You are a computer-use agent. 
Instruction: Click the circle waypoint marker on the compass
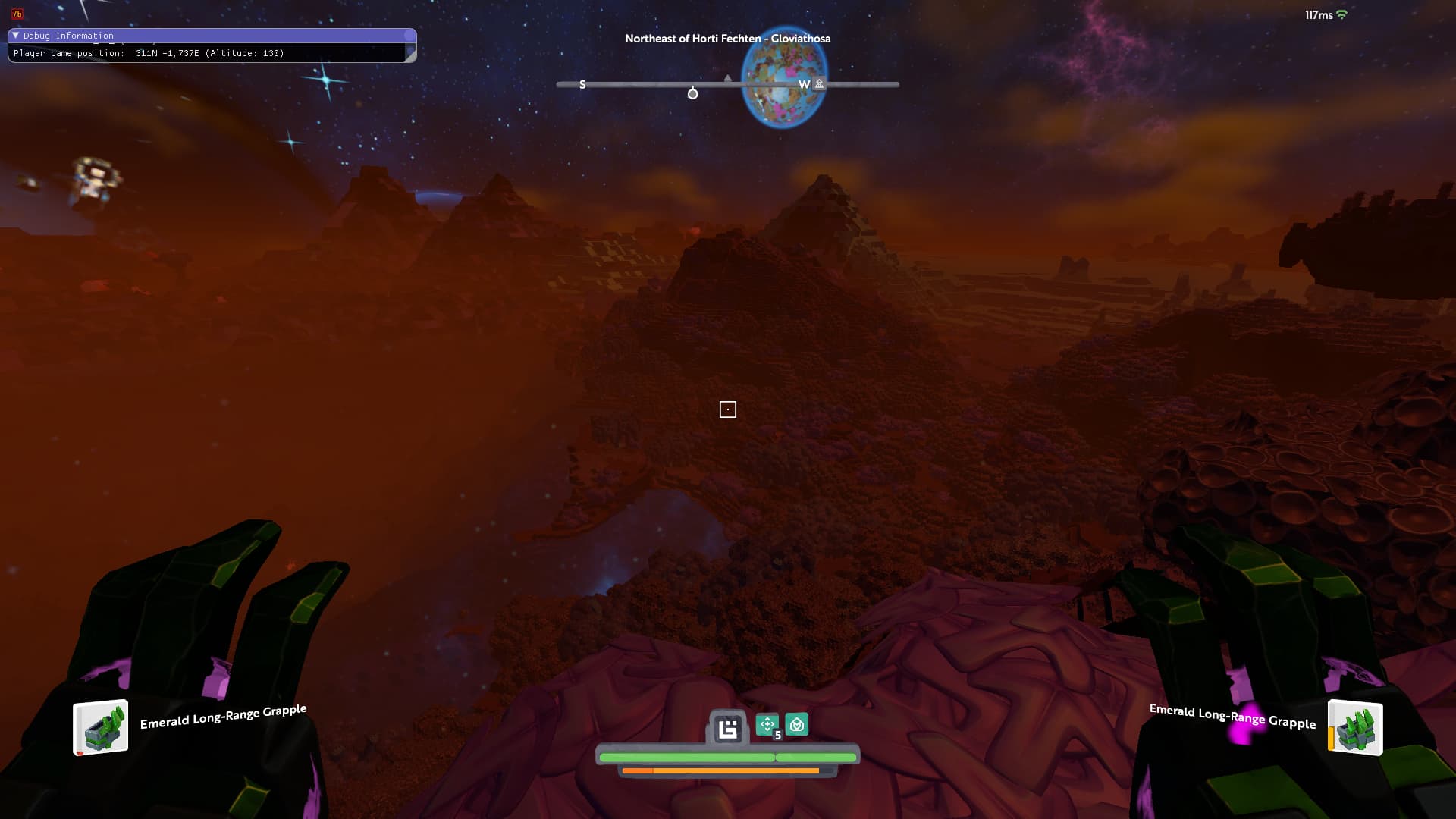click(692, 93)
